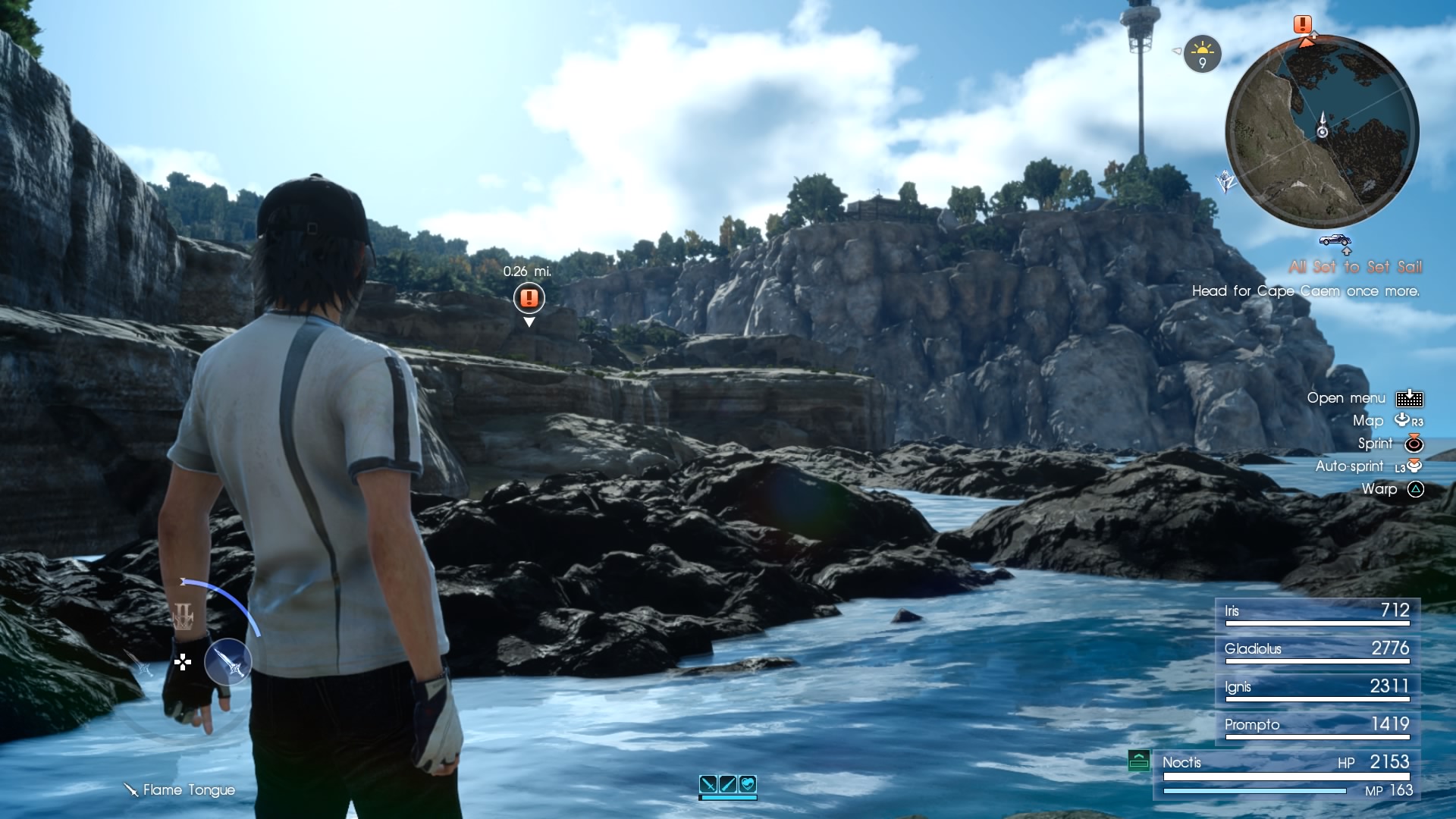1456x819 pixels.
Task: Choose the crown icon above the weapon wheel
Action: click(x=184, y=617)
